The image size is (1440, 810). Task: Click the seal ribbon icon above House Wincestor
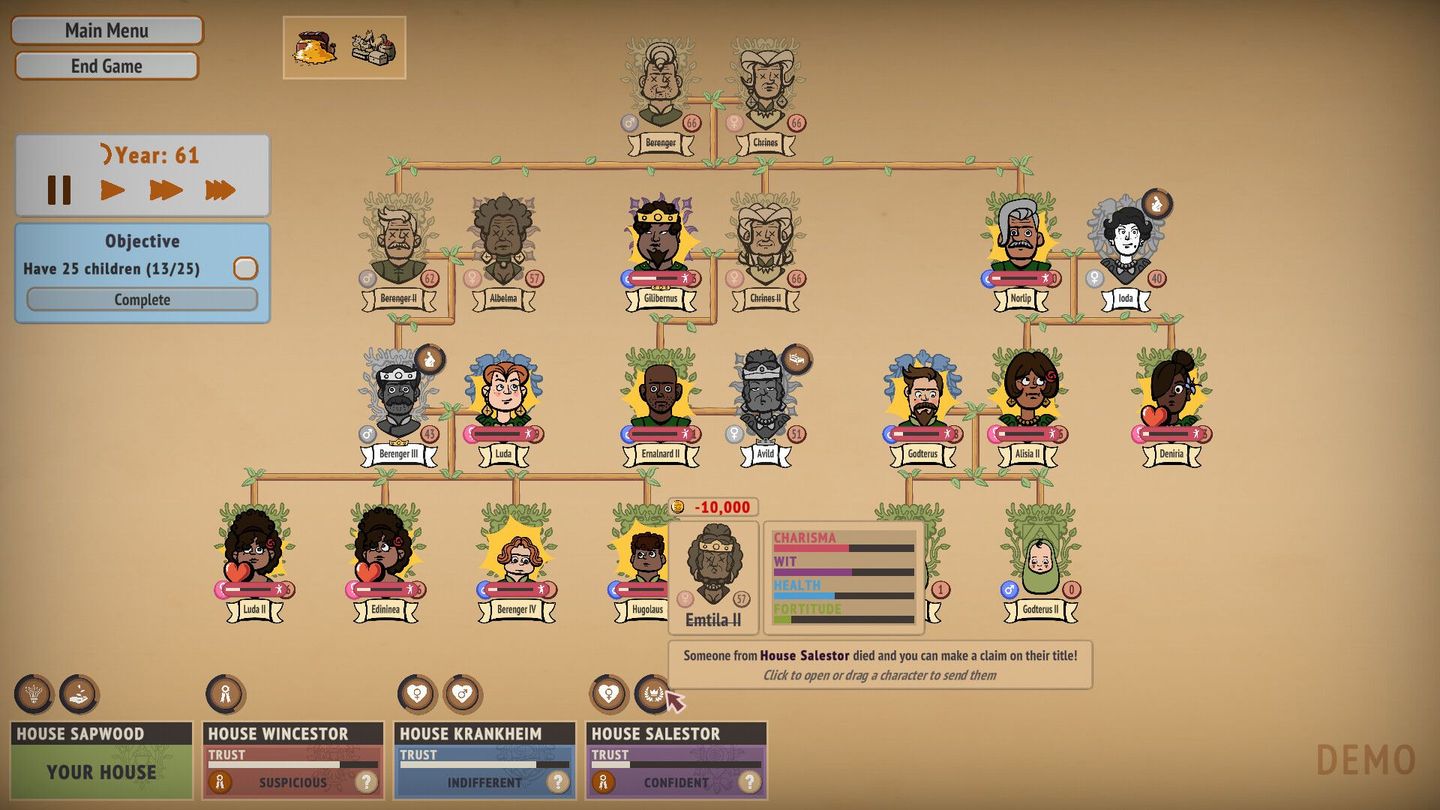tap(227, 693)
